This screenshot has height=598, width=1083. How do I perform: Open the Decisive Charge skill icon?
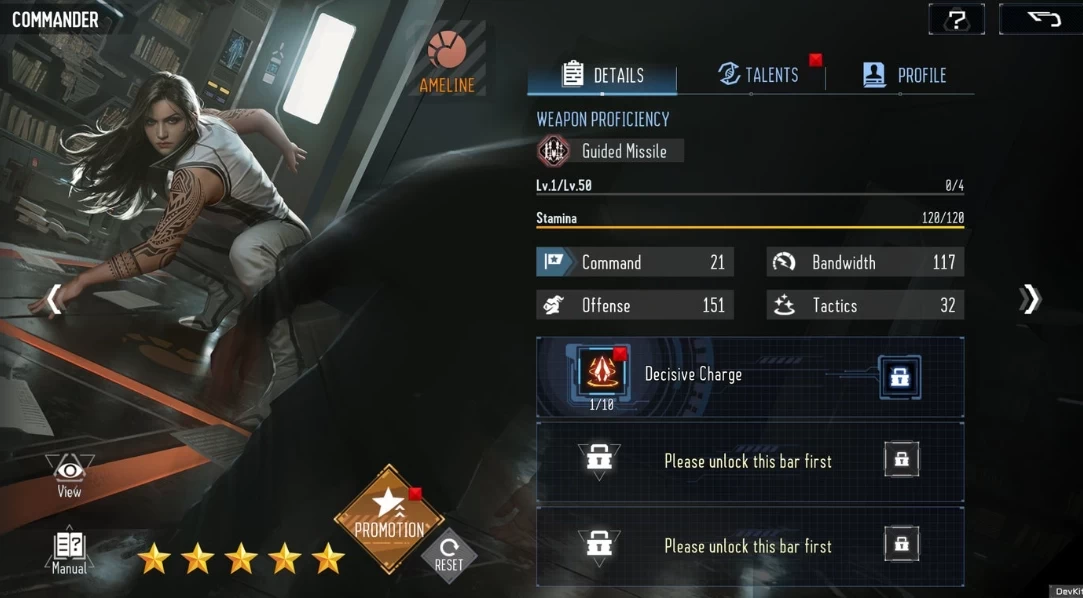coord(600,372)
